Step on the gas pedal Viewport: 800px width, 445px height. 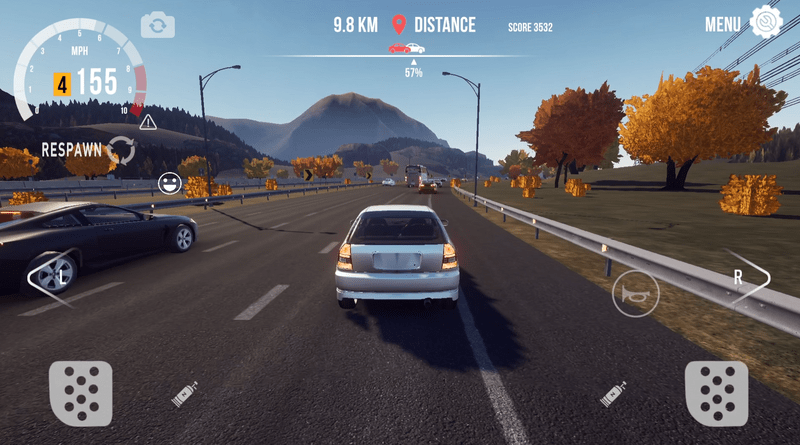coord(716,393)
